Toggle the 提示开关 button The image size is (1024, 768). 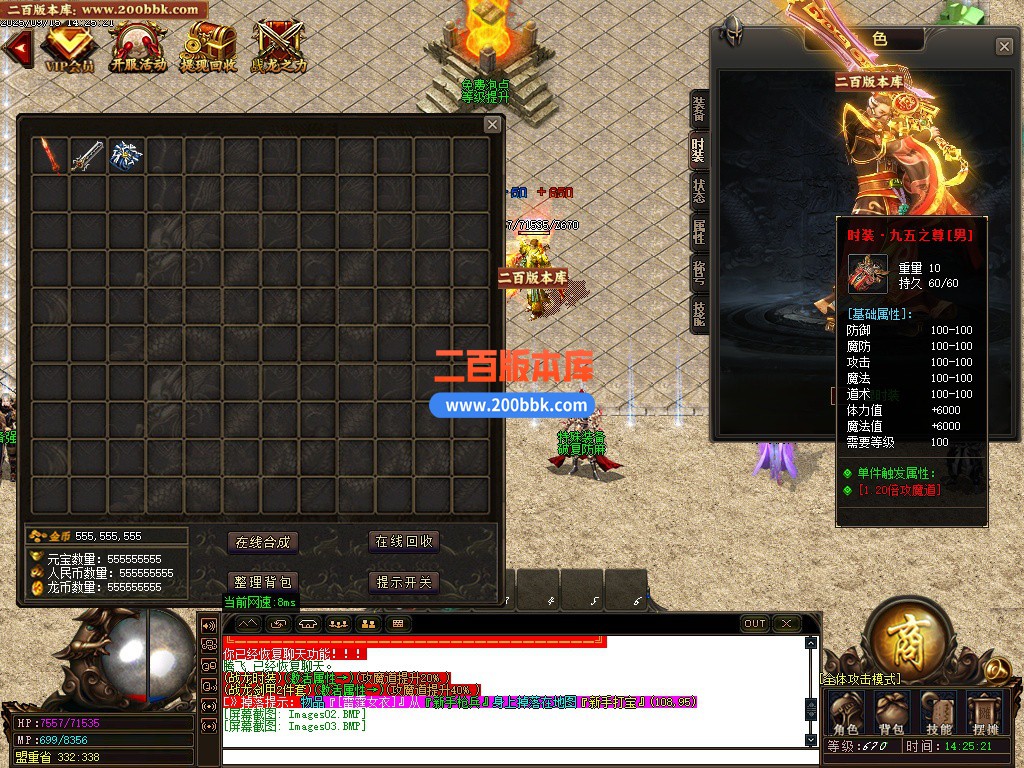click(x=404, y=582)
